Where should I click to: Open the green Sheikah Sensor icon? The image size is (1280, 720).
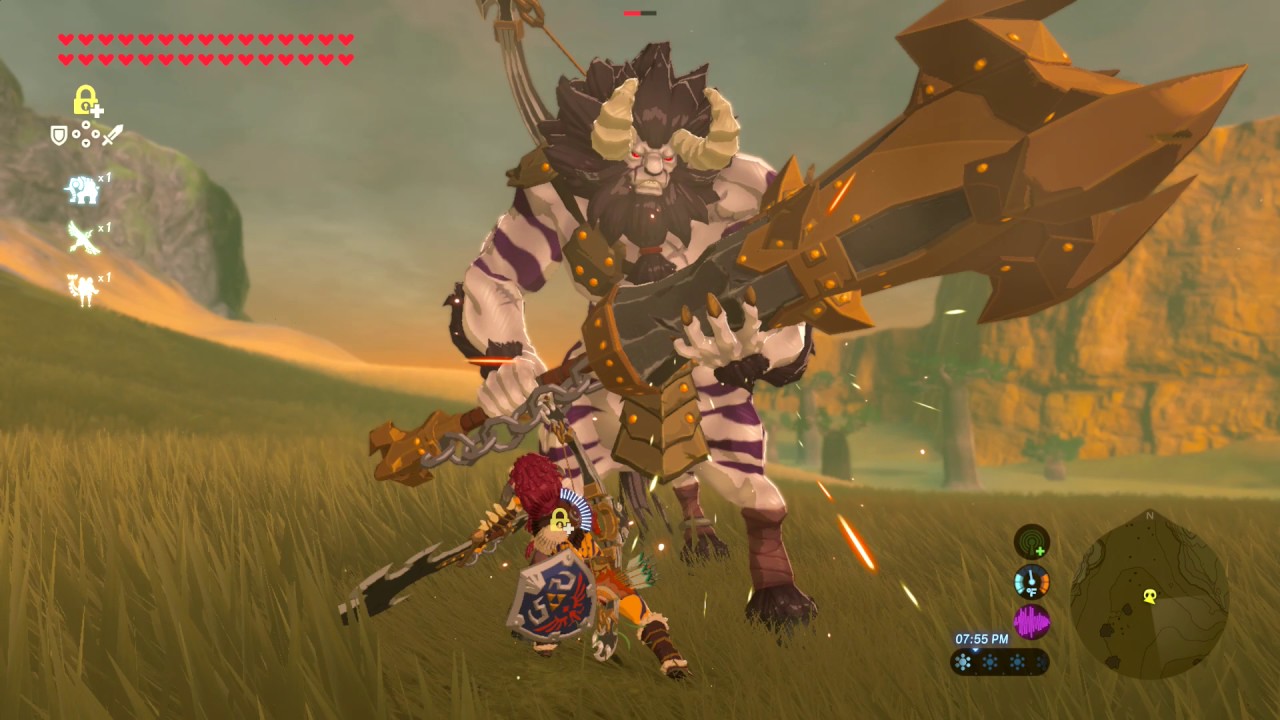click(1031, 542)
